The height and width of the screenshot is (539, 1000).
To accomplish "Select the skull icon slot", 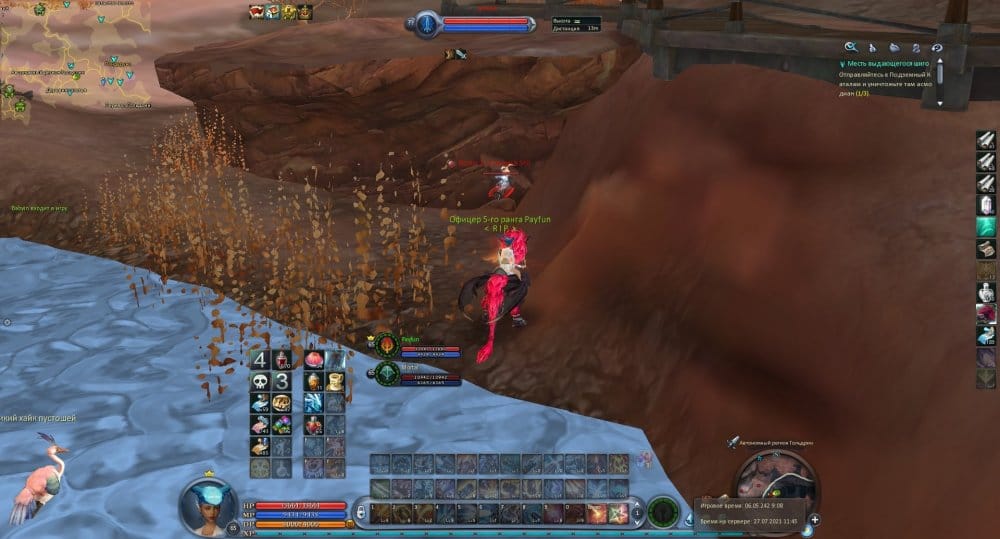I will click(x=260, y=381).
